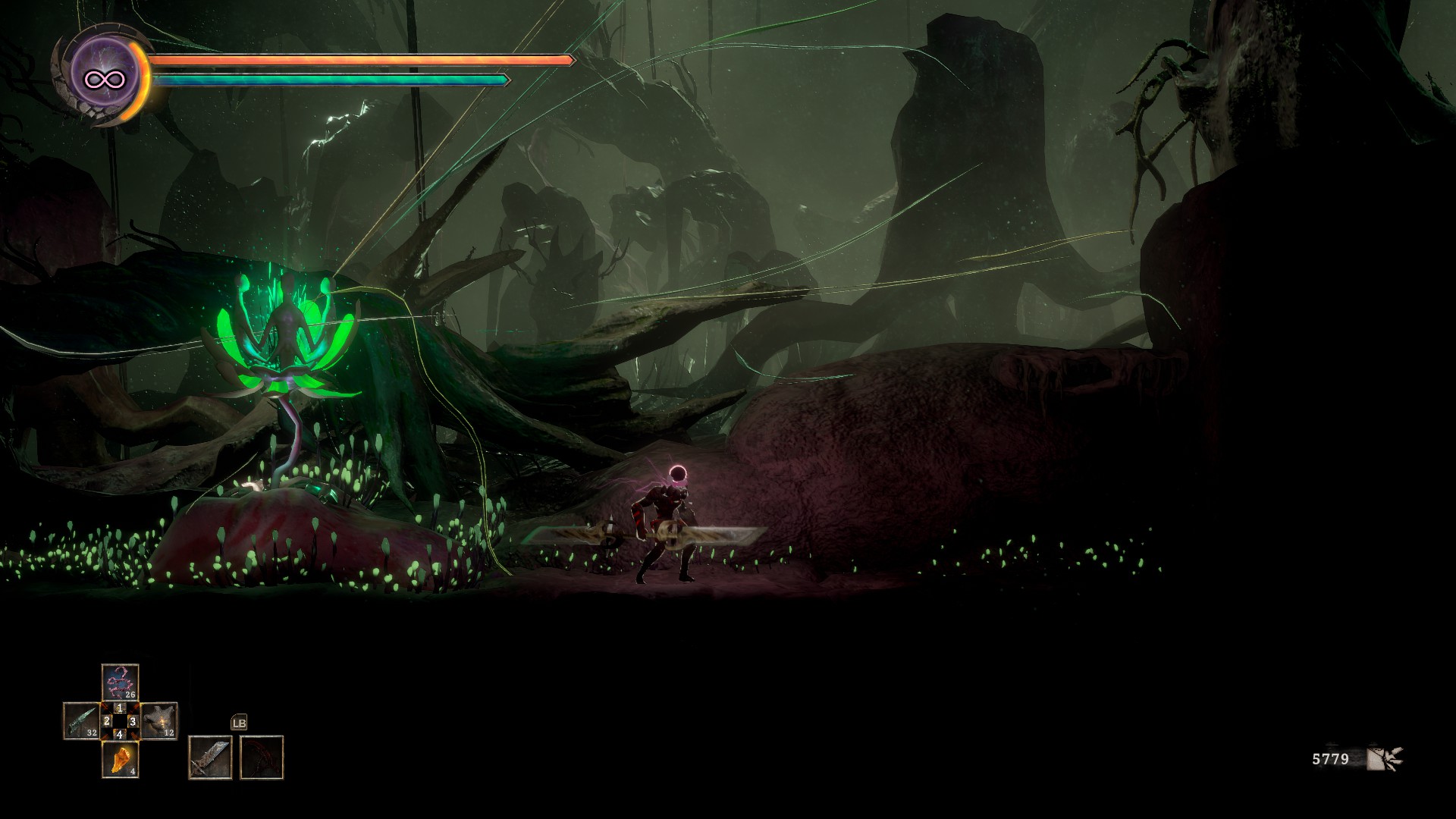Screen dimensions: 1456x819
Task: Select the pink scorpion item slot
Action: (x=120, y=682)
